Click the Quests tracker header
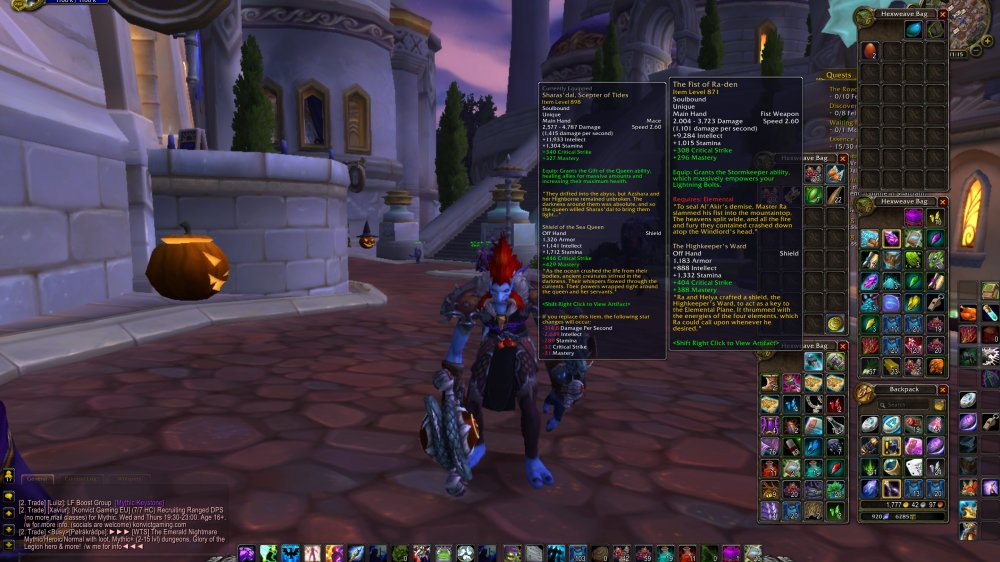The width and height of the screenshot is (1000, 562). coord(840,74)
